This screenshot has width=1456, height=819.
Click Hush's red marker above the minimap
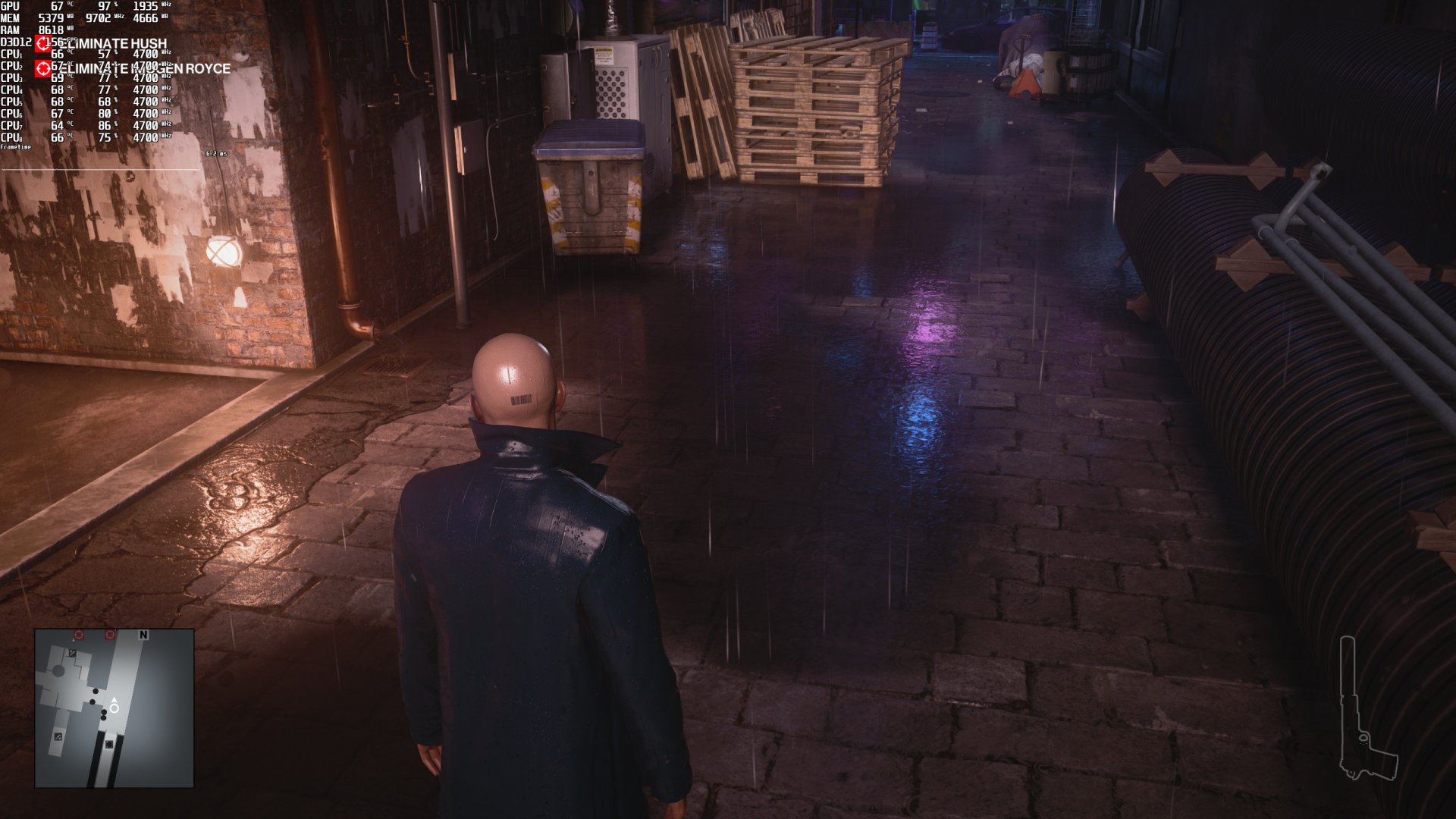click(x=78, y=635)
